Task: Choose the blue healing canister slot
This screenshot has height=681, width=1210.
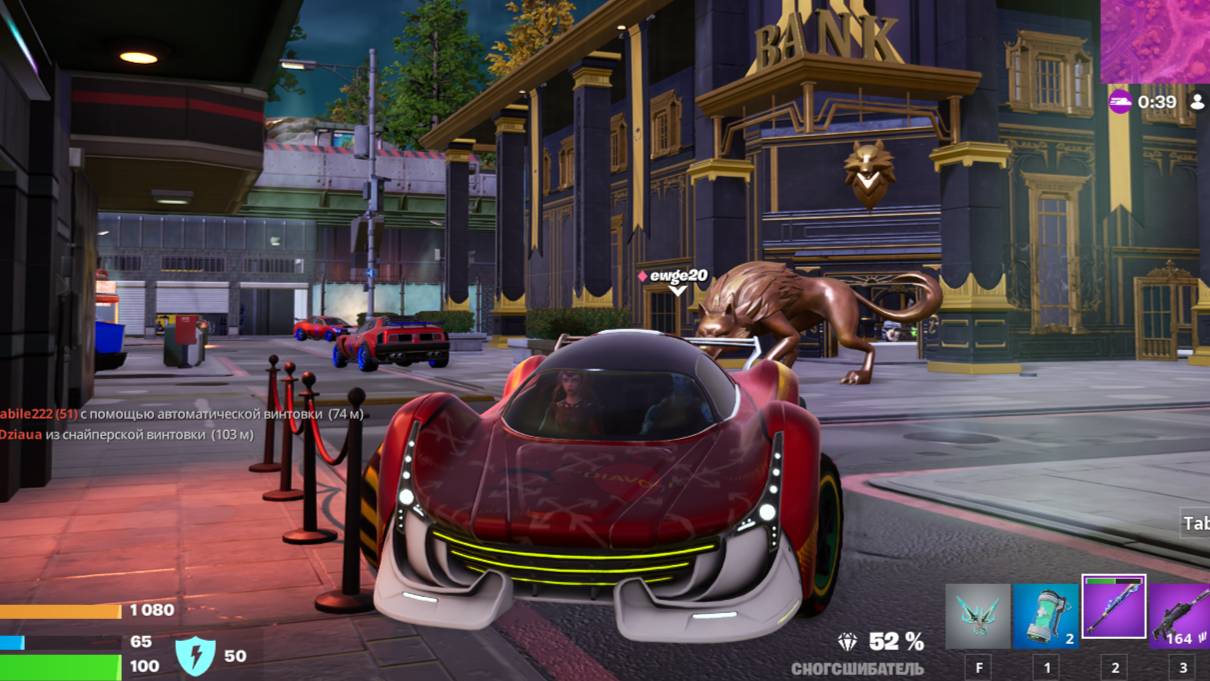Action: (1045, 616)
